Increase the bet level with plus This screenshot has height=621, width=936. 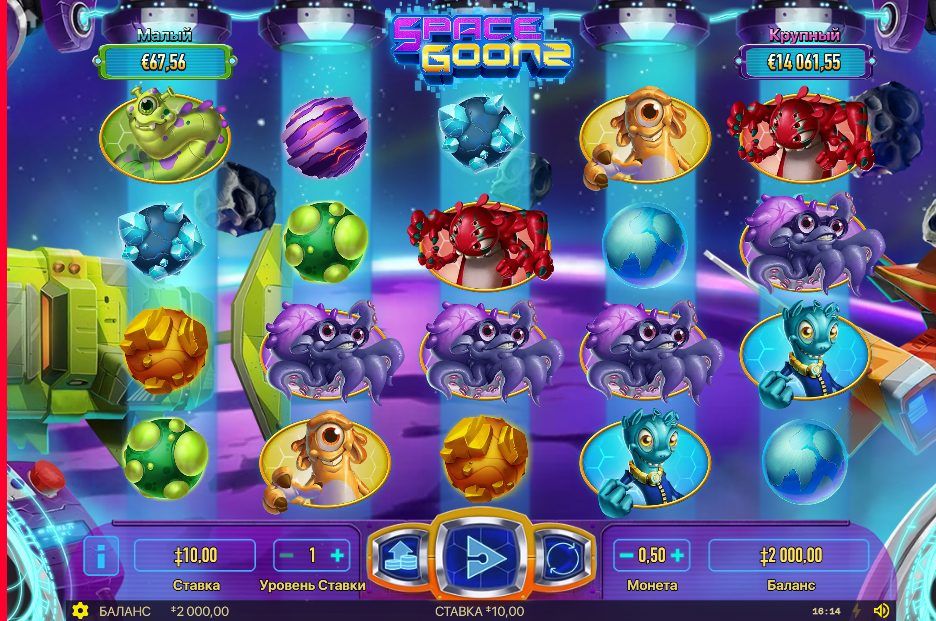coord(337,555)
